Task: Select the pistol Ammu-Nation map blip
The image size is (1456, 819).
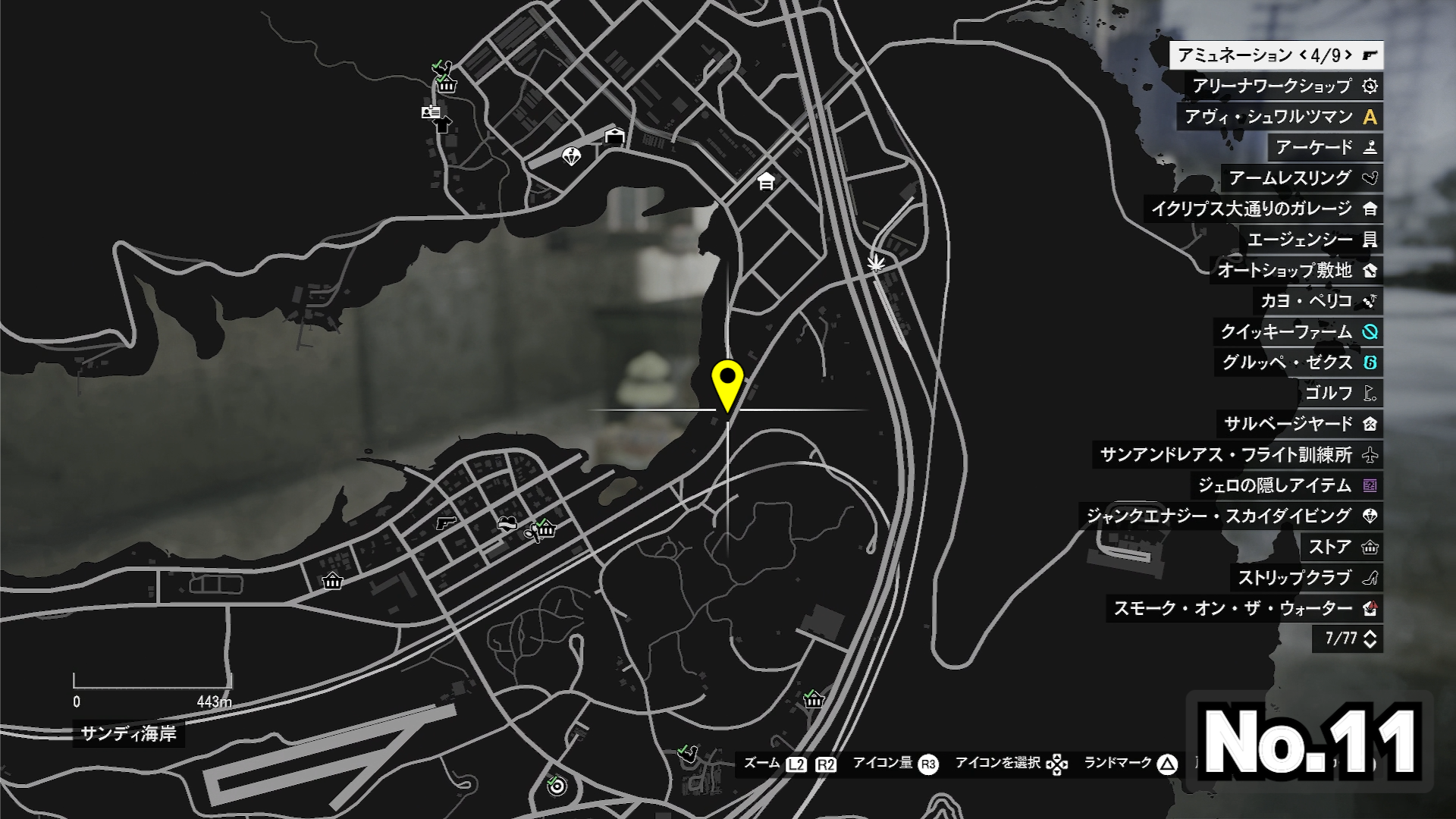Action: (x=446, y=522)
